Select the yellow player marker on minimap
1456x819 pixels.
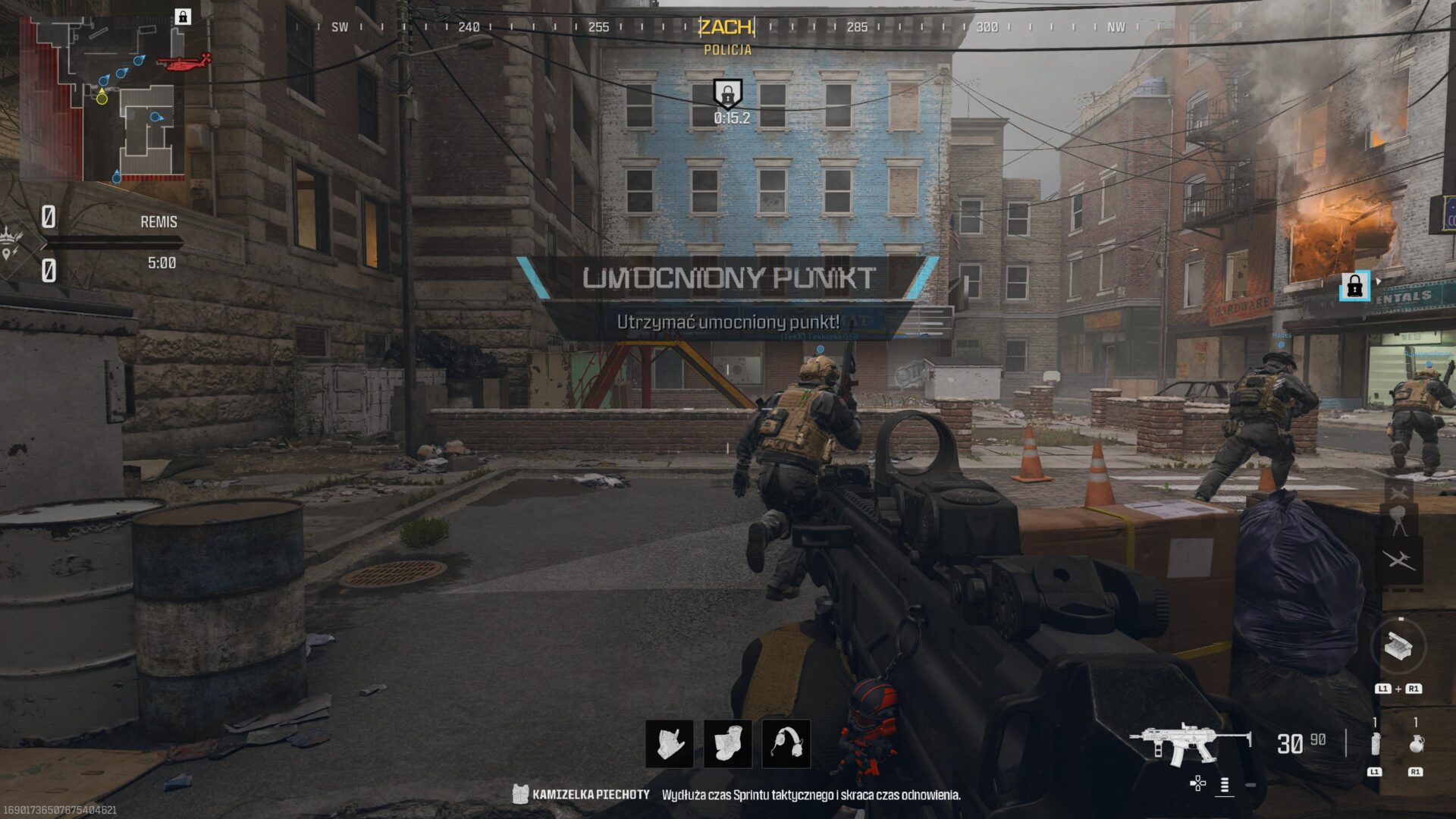(x=102, y=98)
